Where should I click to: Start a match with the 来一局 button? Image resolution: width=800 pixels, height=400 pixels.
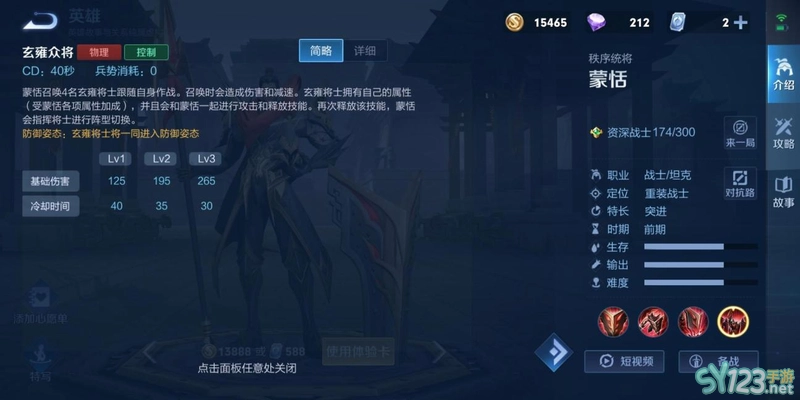(740, 133)
